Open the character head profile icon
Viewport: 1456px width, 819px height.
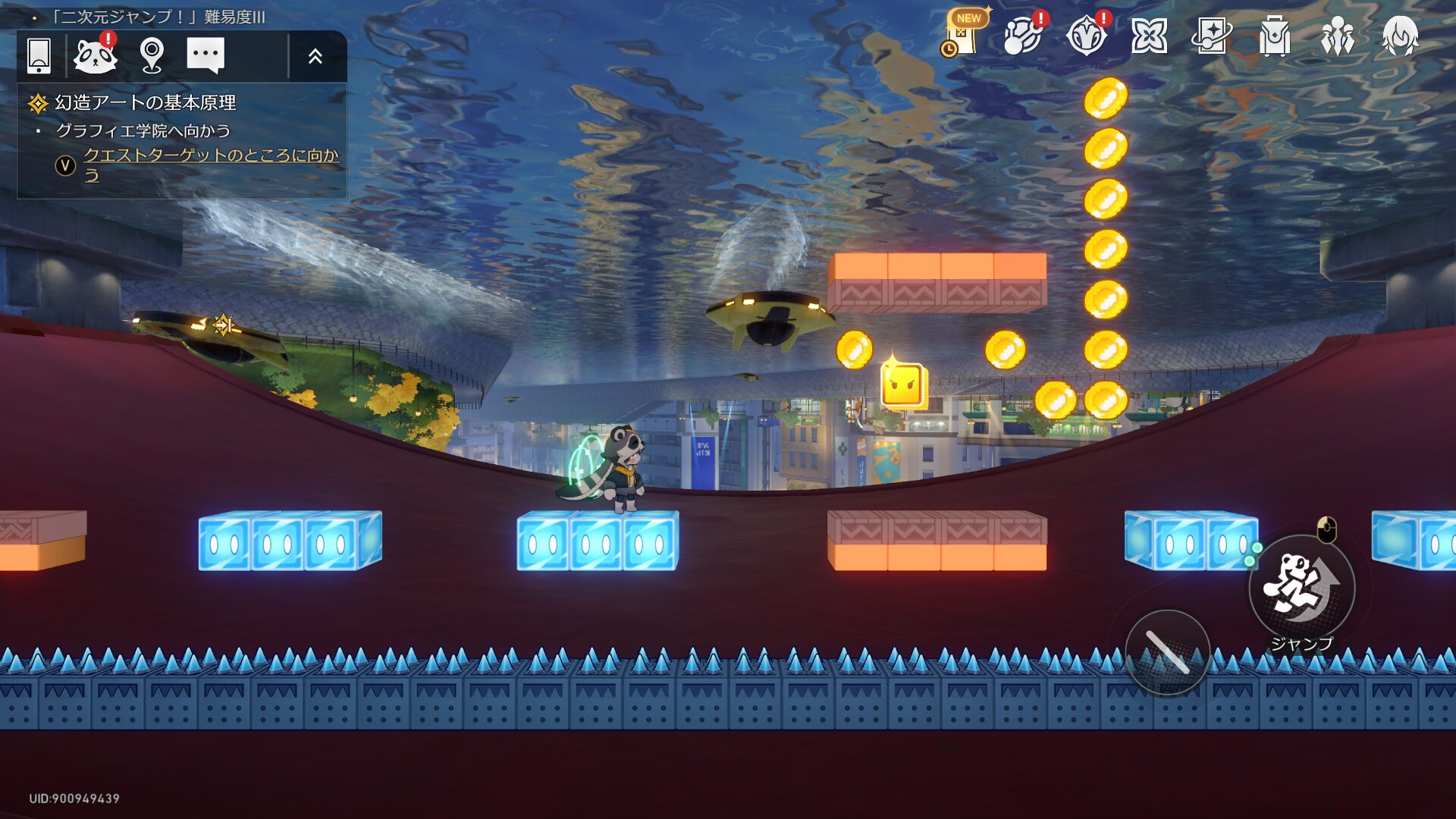[1399, 36]
